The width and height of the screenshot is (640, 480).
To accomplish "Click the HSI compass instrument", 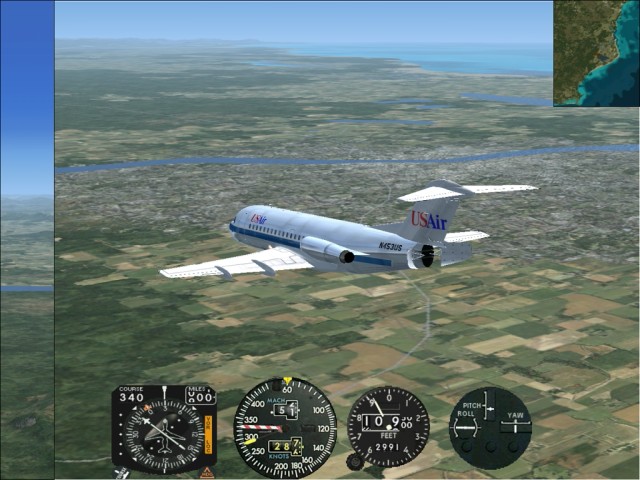I will coord(163,428).
